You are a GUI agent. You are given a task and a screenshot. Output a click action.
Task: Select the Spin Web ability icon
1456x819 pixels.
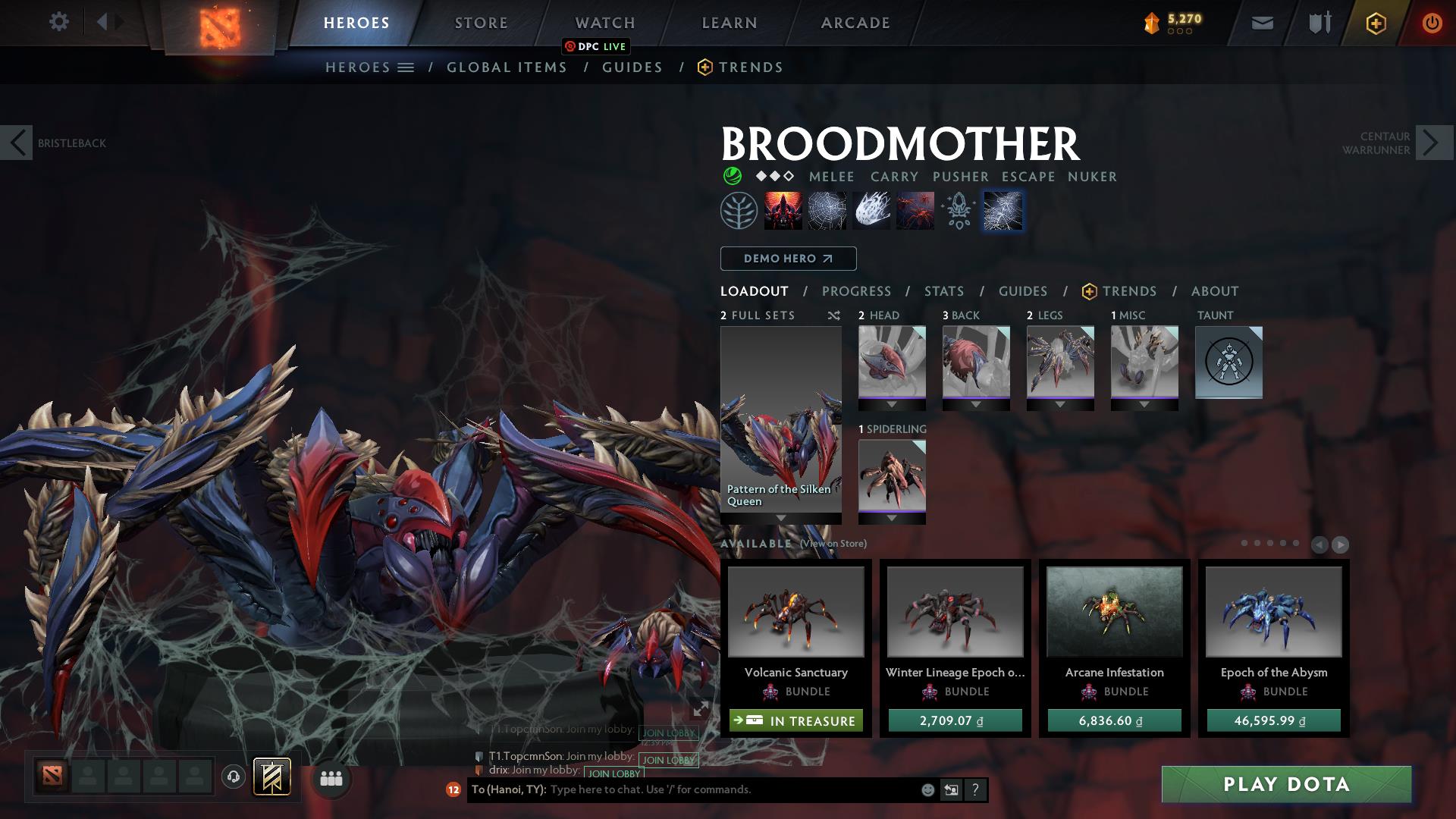[x=827, y=211]
